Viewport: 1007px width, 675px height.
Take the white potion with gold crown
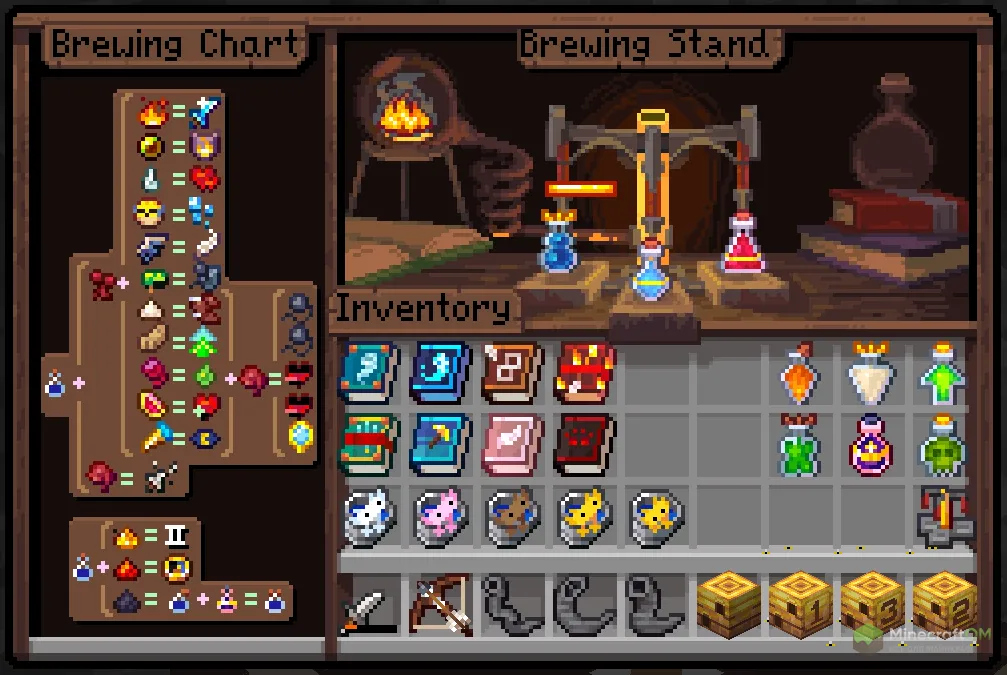[x=870, y=374]
